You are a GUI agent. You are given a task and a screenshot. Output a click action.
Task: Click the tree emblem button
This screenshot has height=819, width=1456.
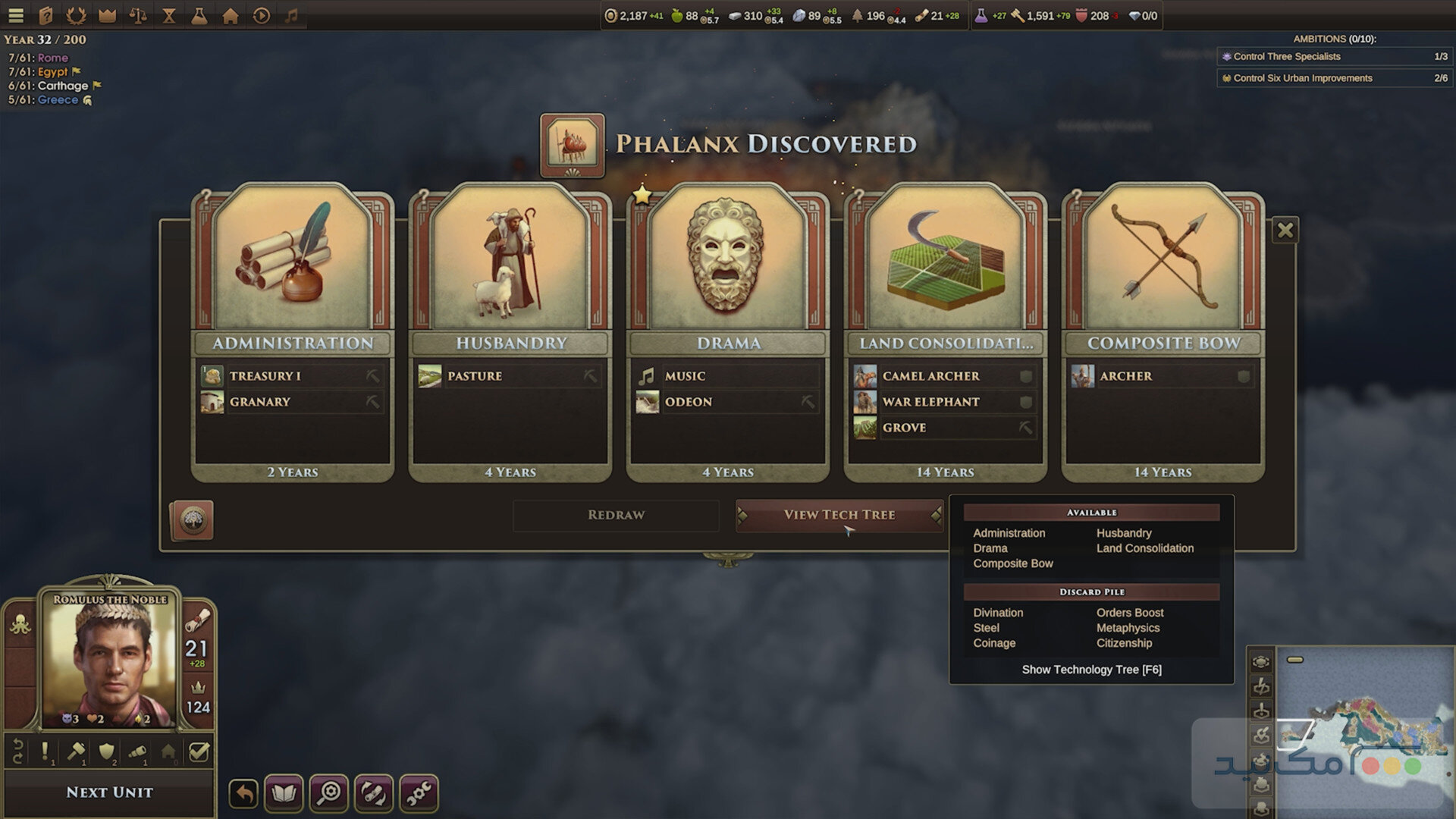[192, 520]
